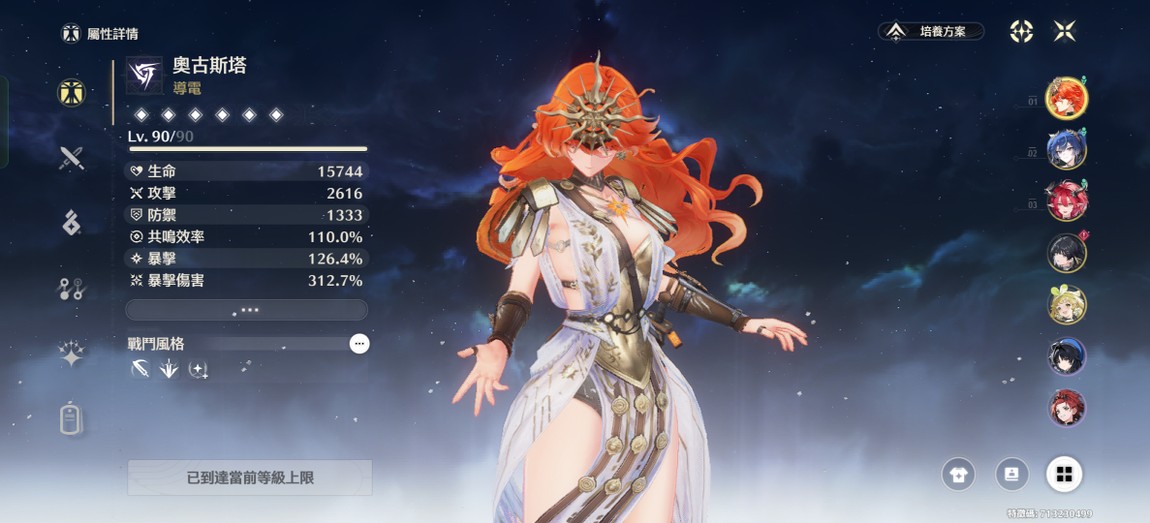
Task: Click the 已到達當前等級上限 level cap button
Action: pos(250,478)
